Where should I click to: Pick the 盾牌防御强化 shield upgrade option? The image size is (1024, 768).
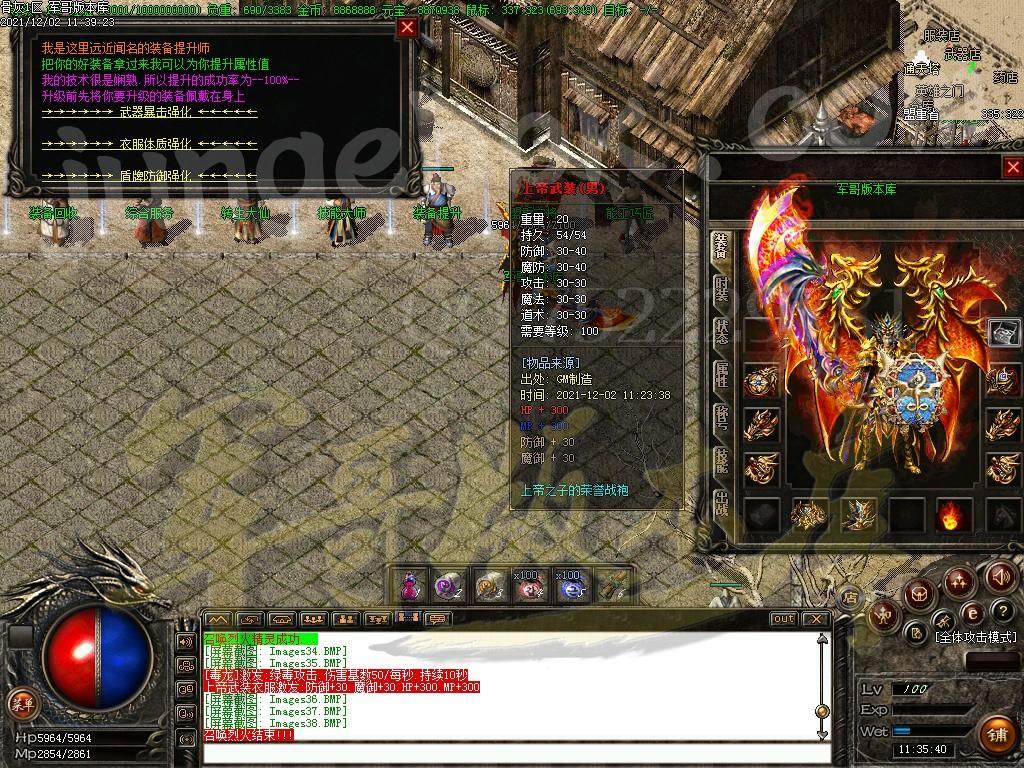point(149,175)
